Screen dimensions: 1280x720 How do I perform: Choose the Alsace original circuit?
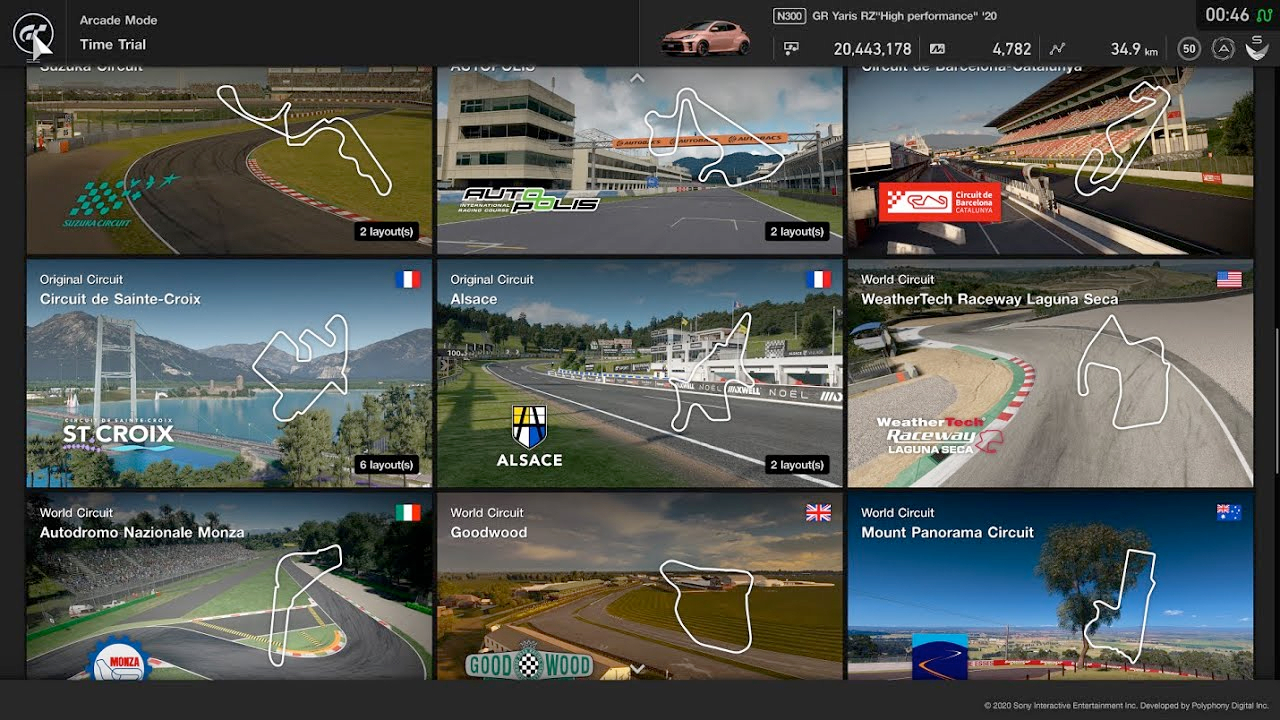tap(640, 373)
